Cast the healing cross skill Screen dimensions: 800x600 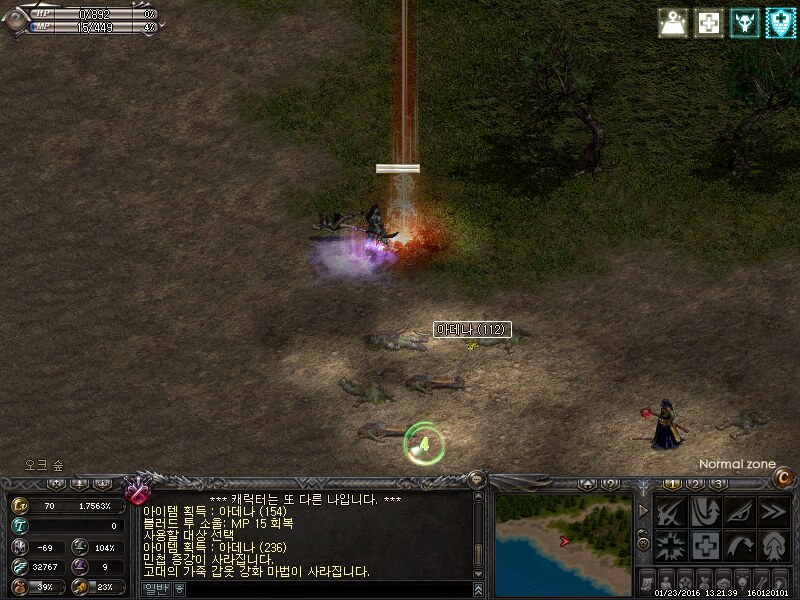point(704,545)
